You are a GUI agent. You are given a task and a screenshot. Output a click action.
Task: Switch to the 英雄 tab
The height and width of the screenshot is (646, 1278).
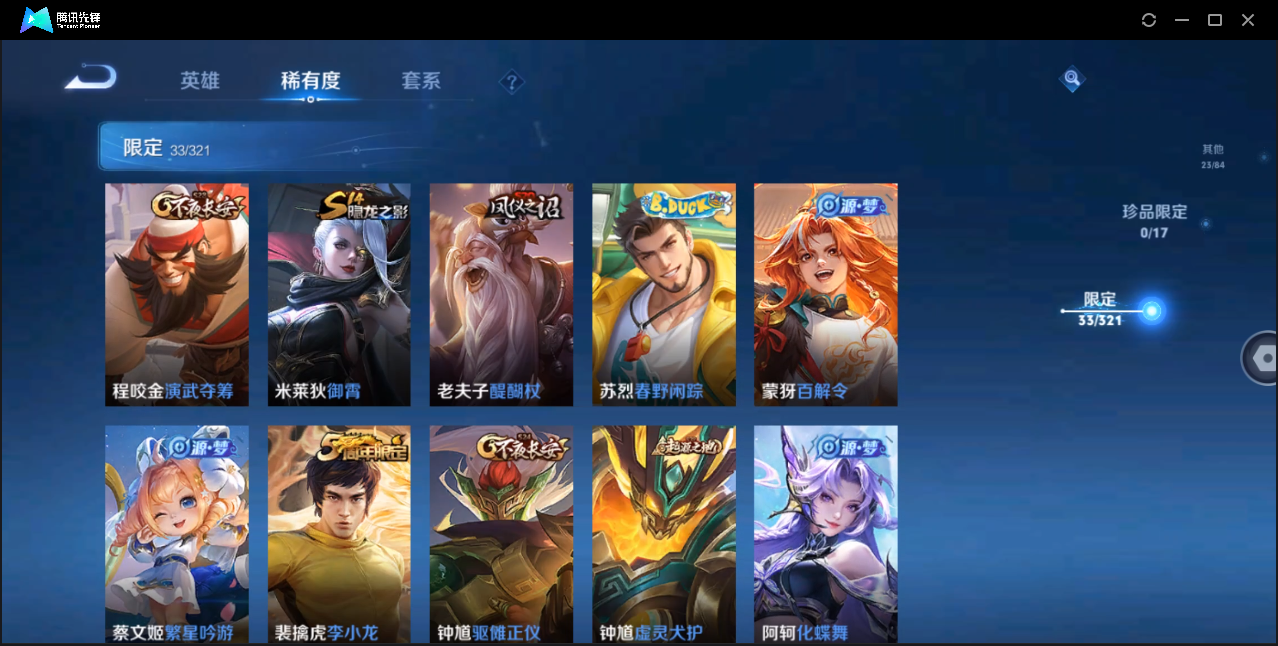tap(200, 81)
